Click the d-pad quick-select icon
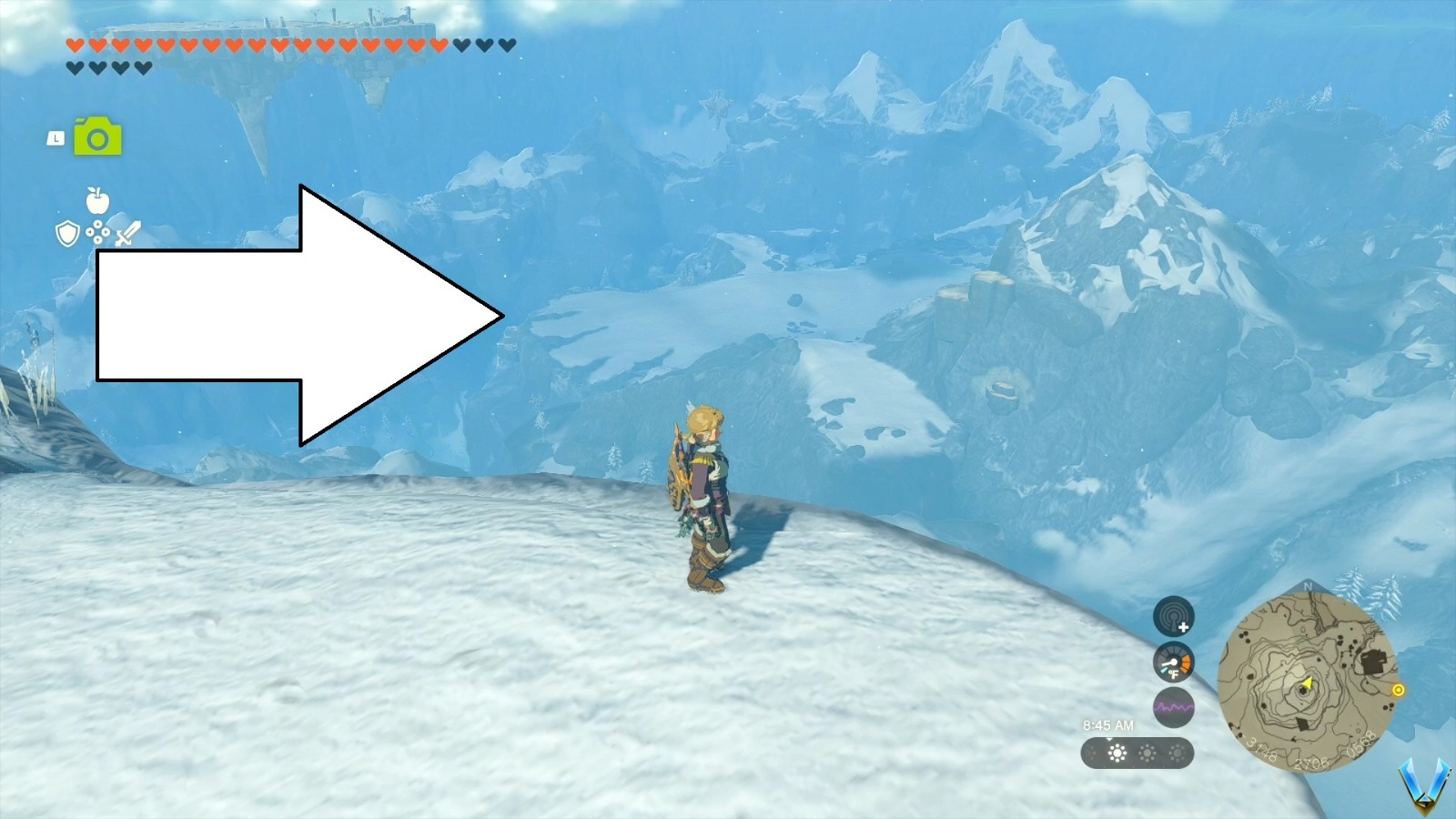The width and height of the screenshot is (1456, 819). pyautogui.click(x=97, y=231)
